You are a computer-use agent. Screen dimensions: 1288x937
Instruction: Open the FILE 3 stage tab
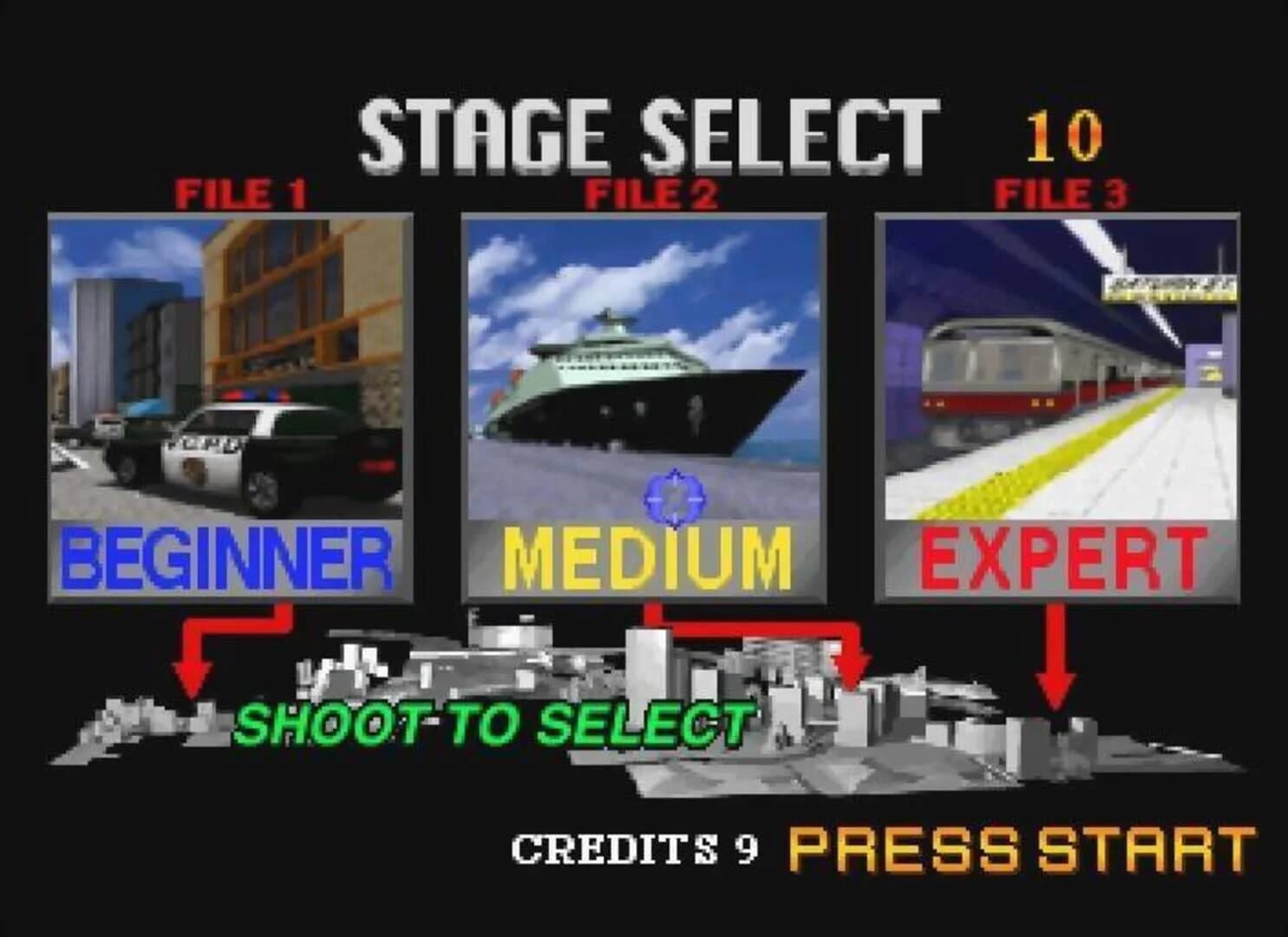(1059, 191)
